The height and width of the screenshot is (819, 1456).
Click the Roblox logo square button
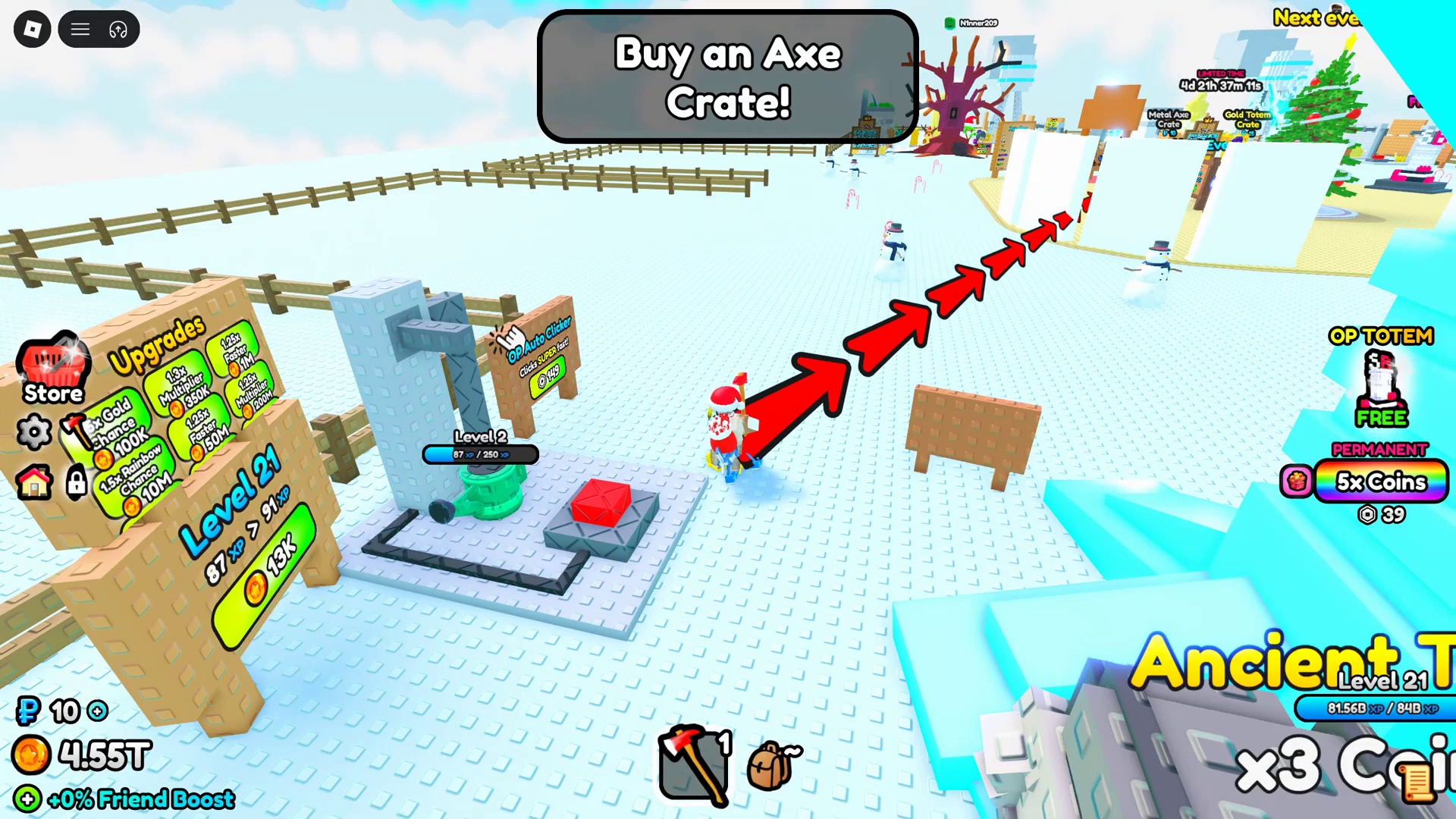(x=31, y=29)
